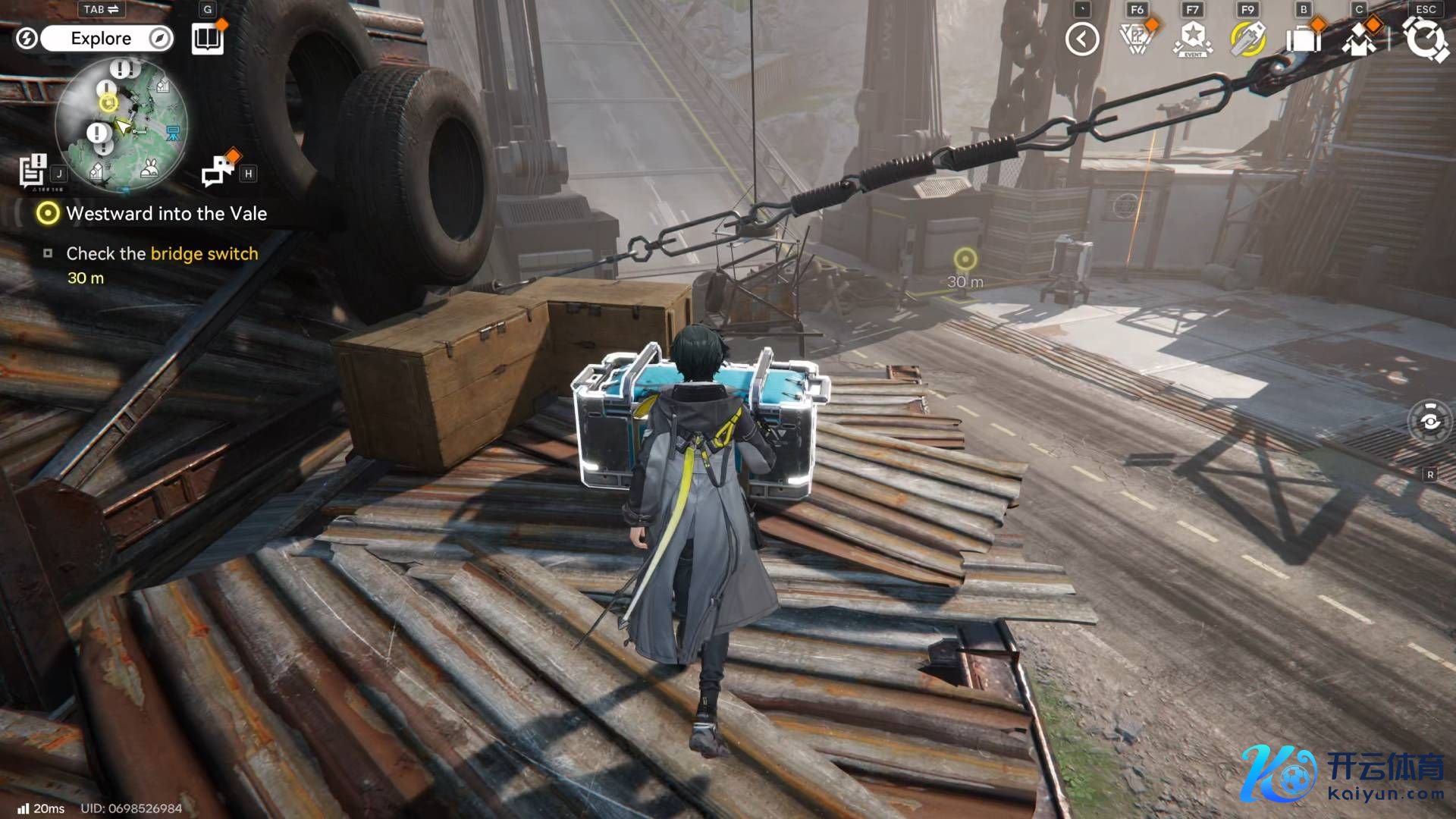This screenshot has width=1456, height=819.
Task: Select the Westward into the Vale quest tracker
Action: (166, 214)
